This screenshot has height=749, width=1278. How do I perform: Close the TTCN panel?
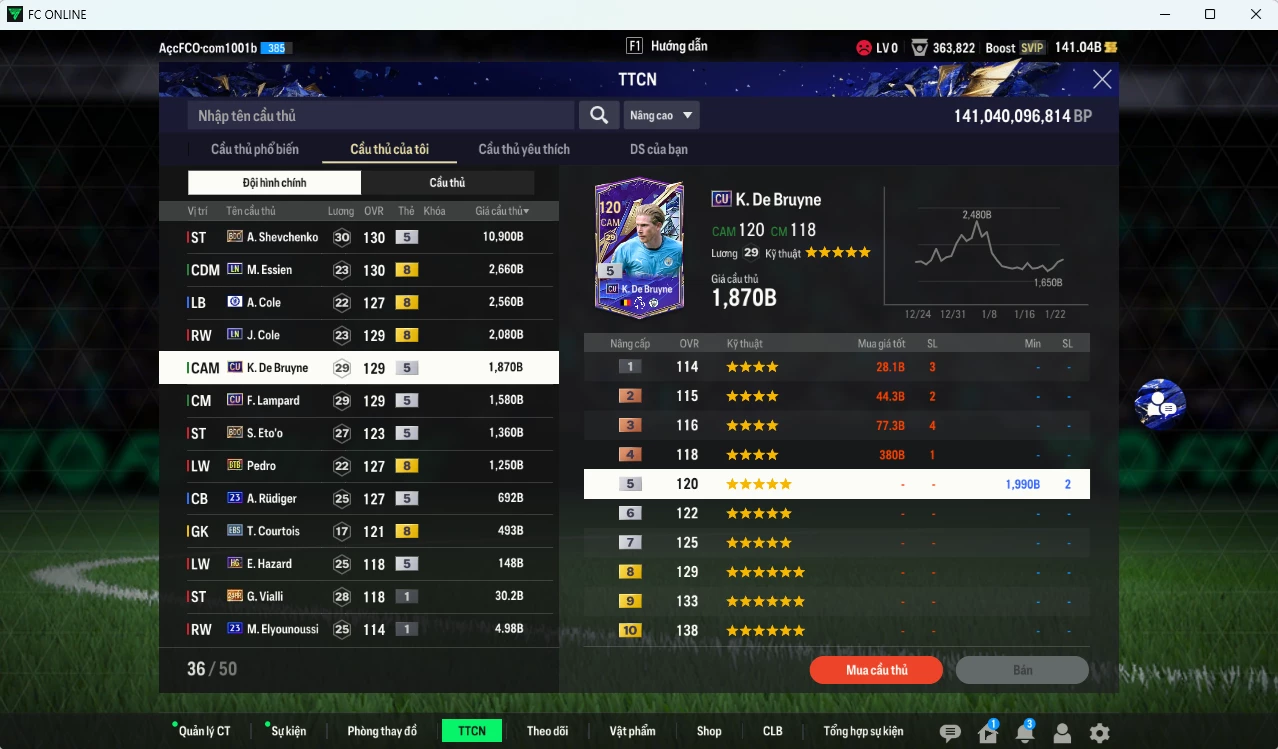point(1102,80)
